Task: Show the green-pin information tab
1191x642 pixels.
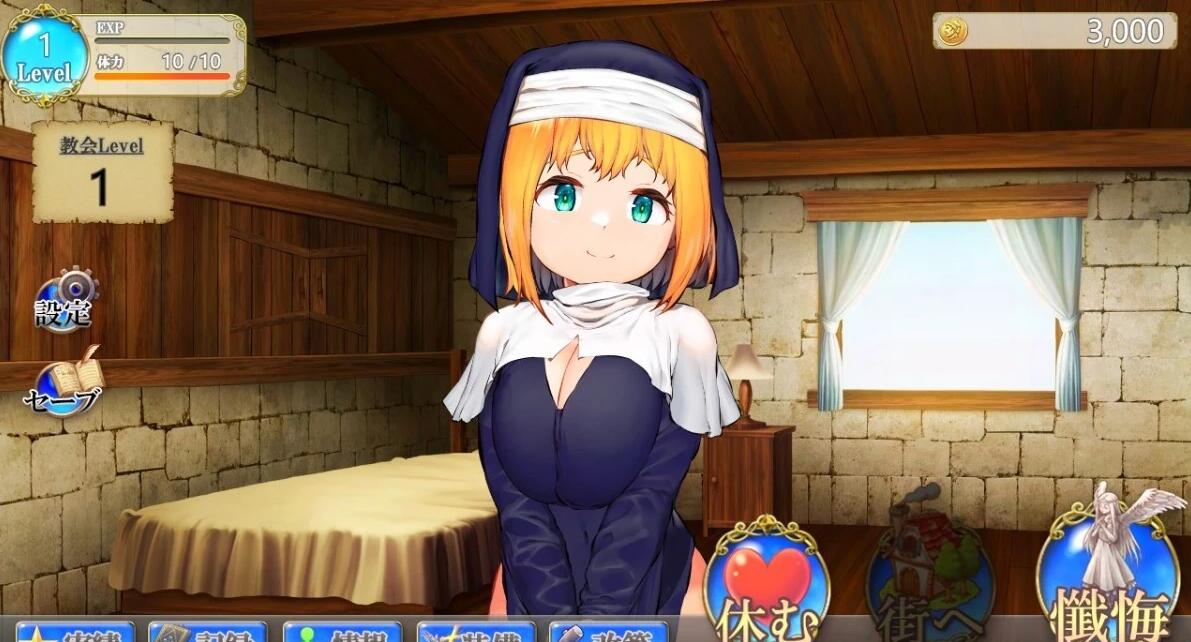Action: [342, 632]
